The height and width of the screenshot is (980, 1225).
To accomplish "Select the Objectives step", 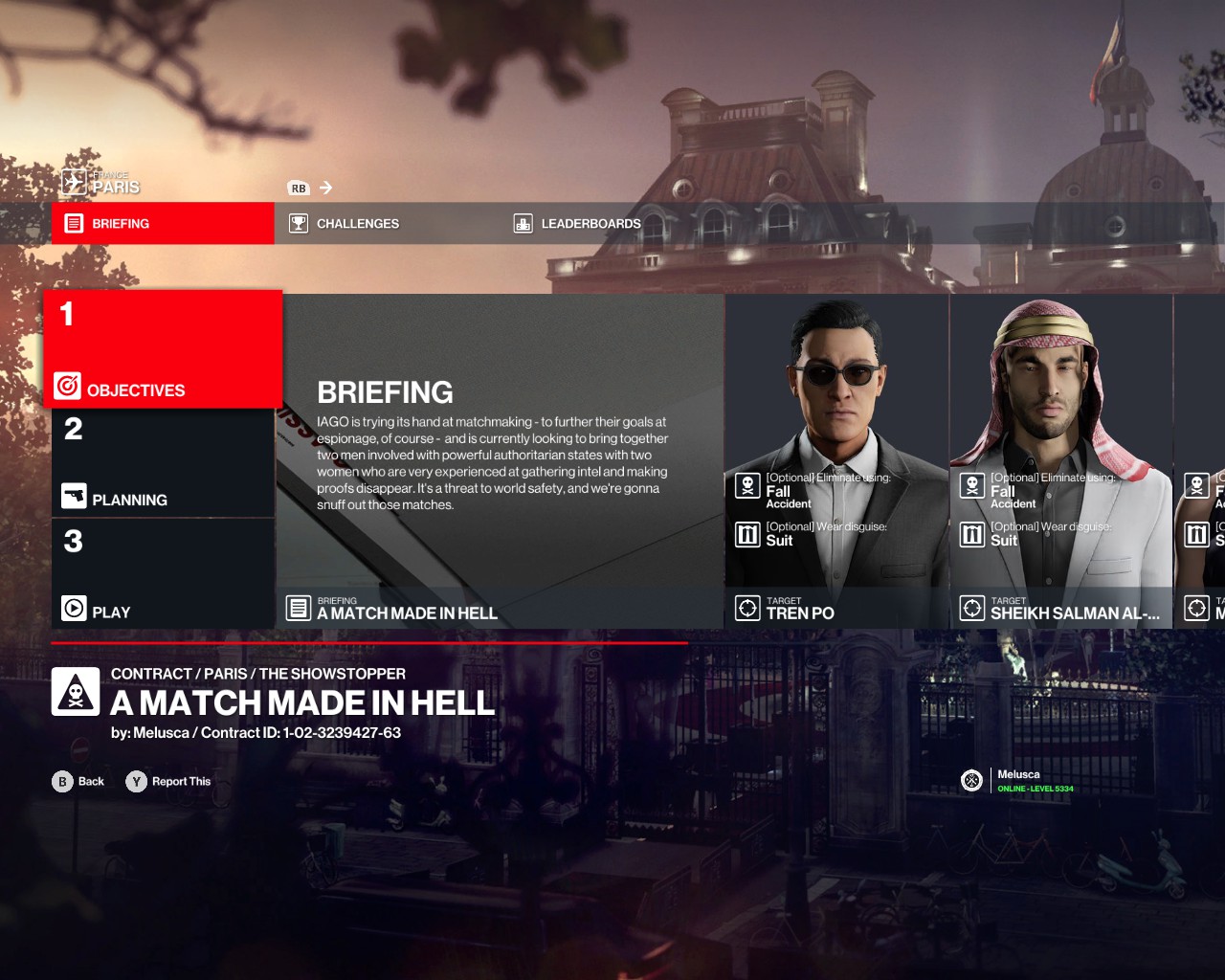I will coord(163,350).
